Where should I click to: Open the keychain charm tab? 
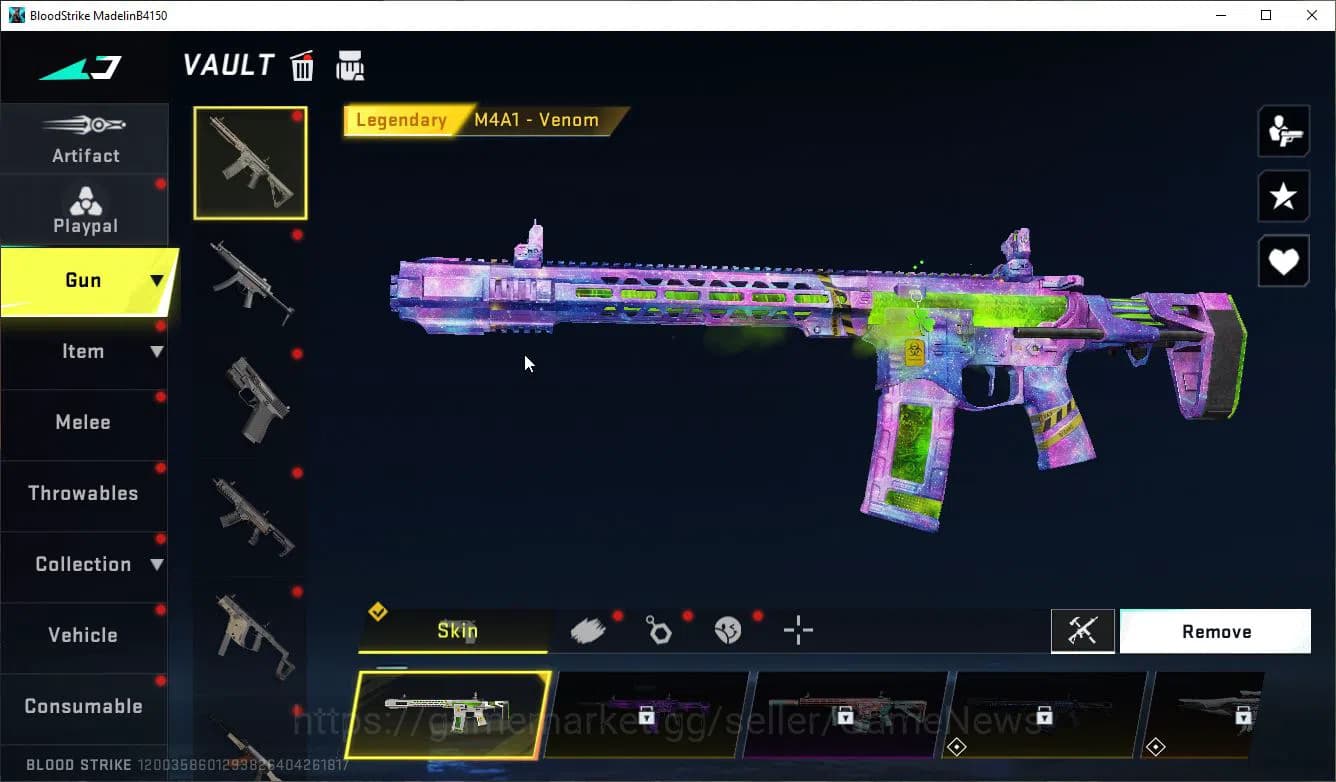click(659, 630)
